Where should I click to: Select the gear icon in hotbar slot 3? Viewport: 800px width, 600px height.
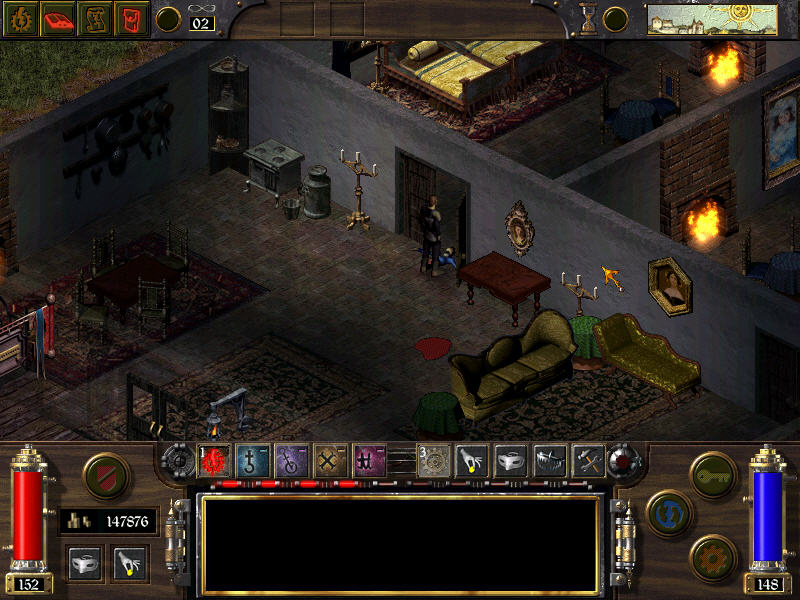[x=433, y=460]
